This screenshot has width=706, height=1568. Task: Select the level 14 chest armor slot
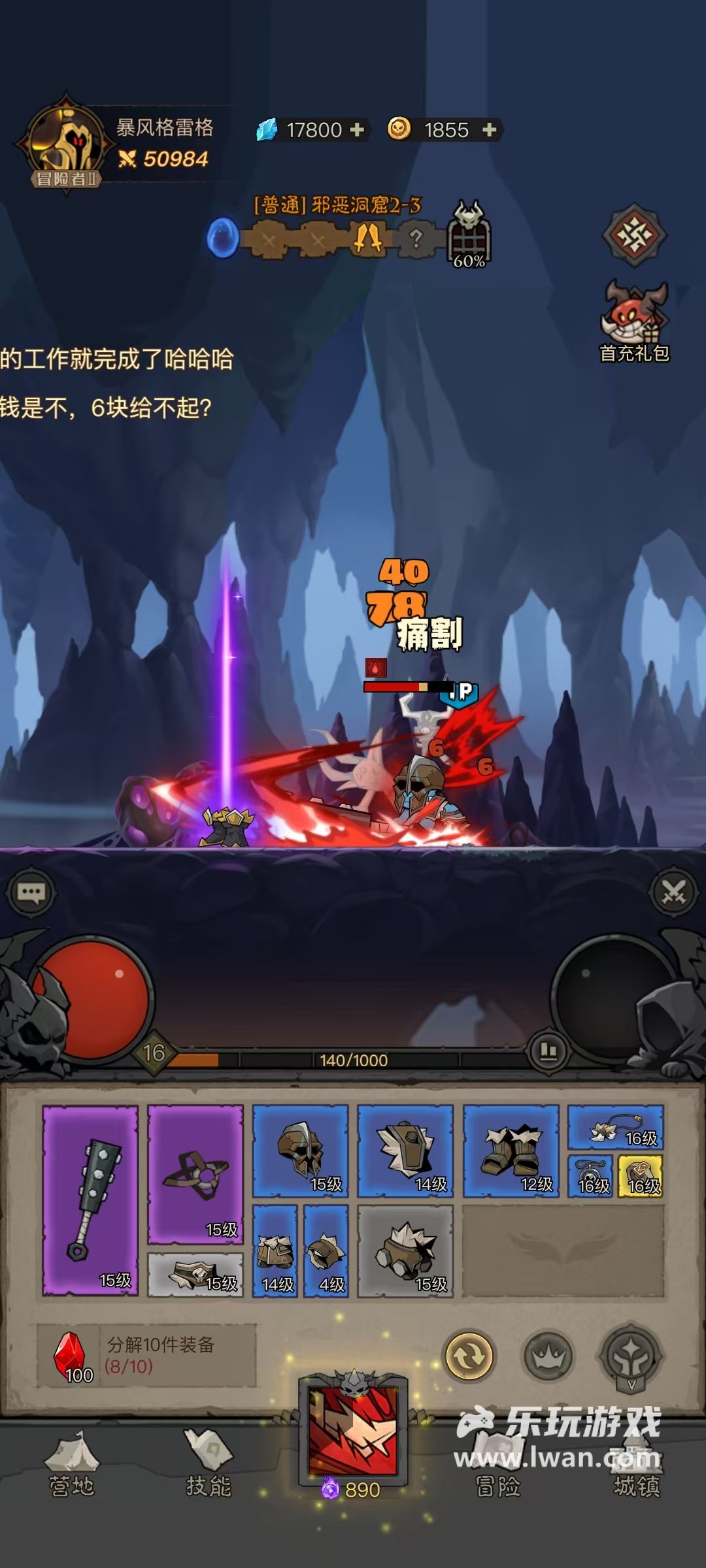(405, 1151)
